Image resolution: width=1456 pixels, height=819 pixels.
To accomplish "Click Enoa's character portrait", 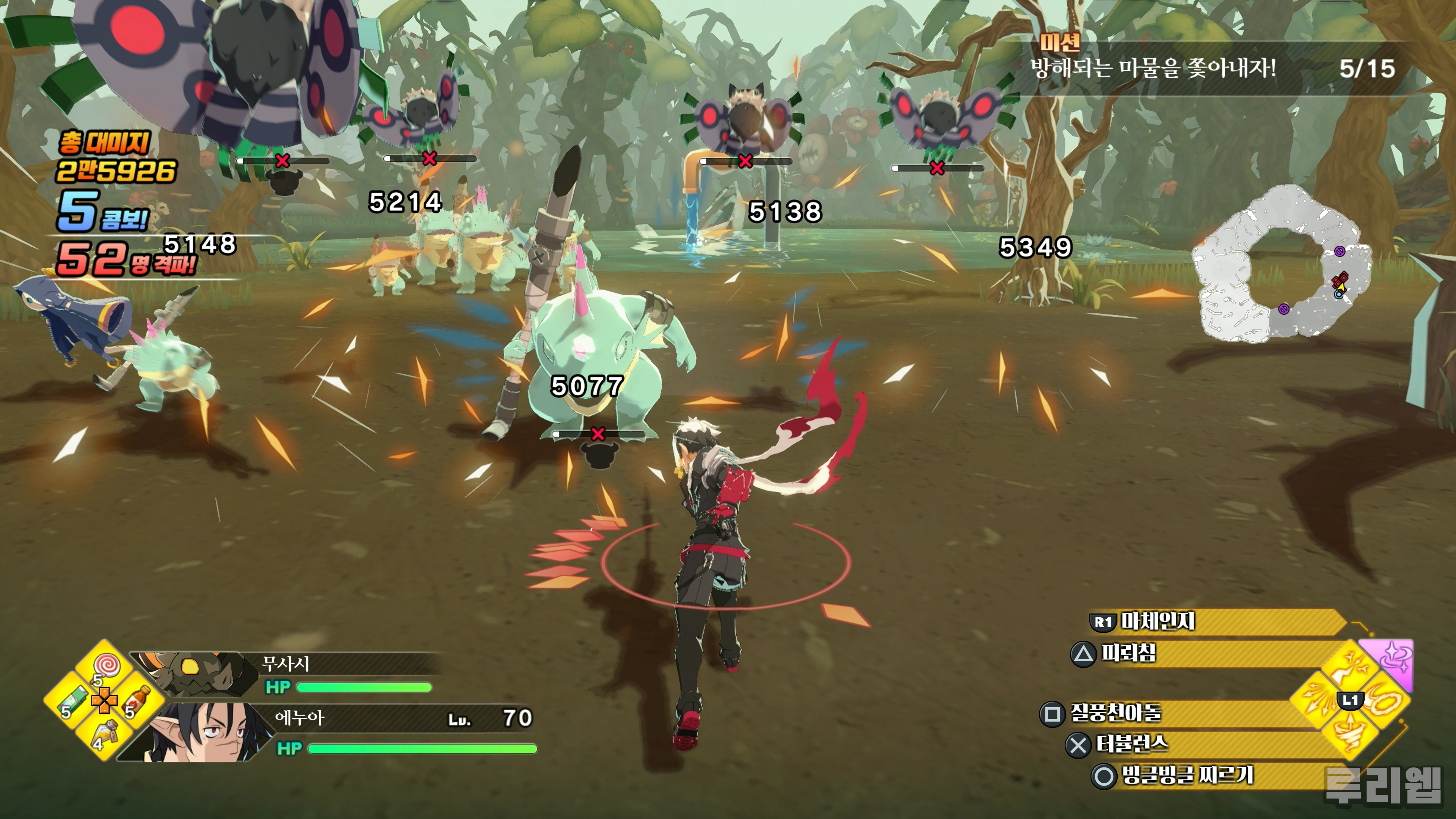I will 204,733.
